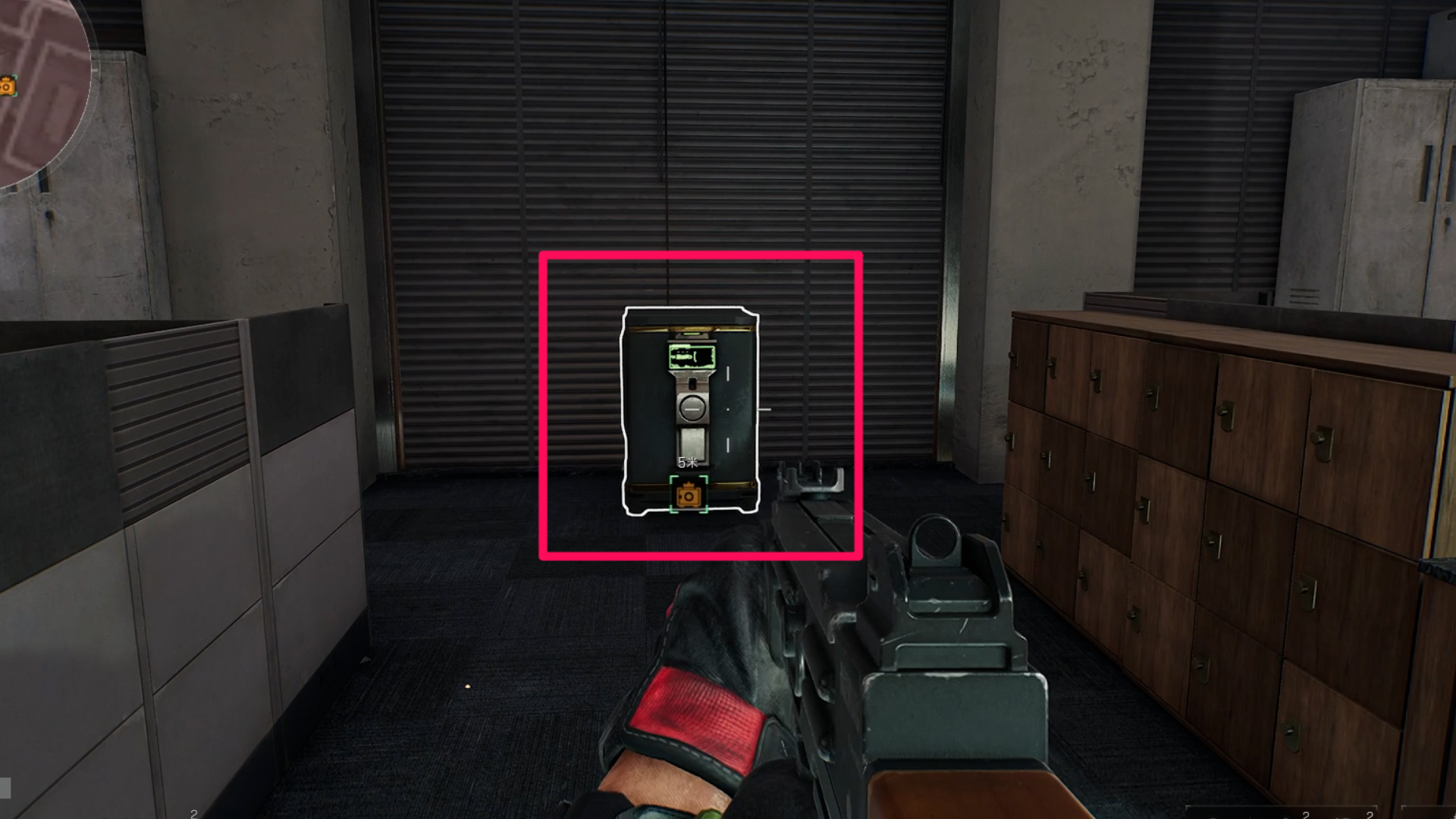Select the green weapon outline icon on the safe
Viewport: 1456px width, 819px height.
[692, 355]
